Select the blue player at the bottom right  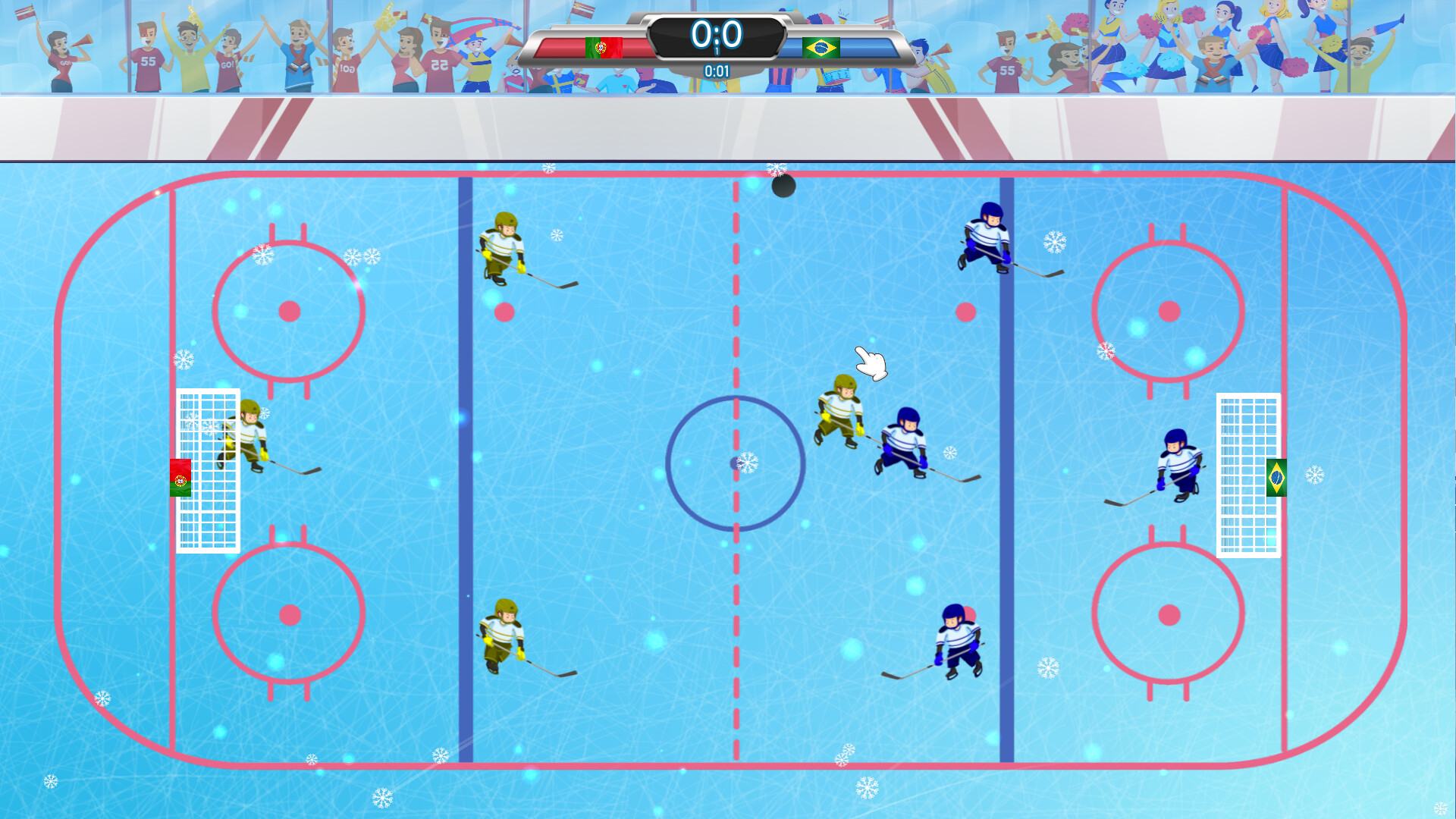(x=957, y=639)
